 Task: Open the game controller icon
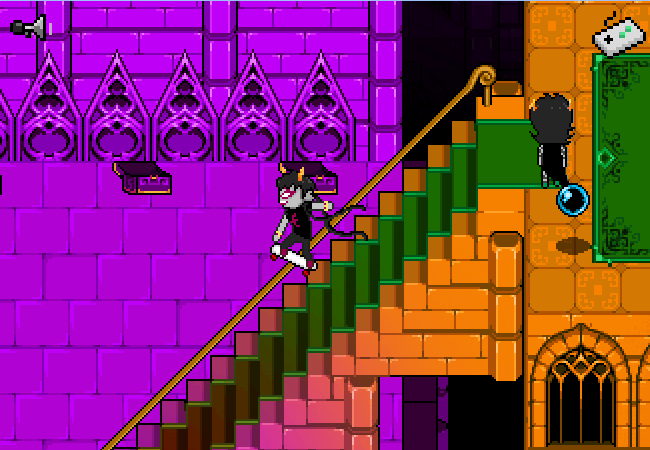coord(619,36)
